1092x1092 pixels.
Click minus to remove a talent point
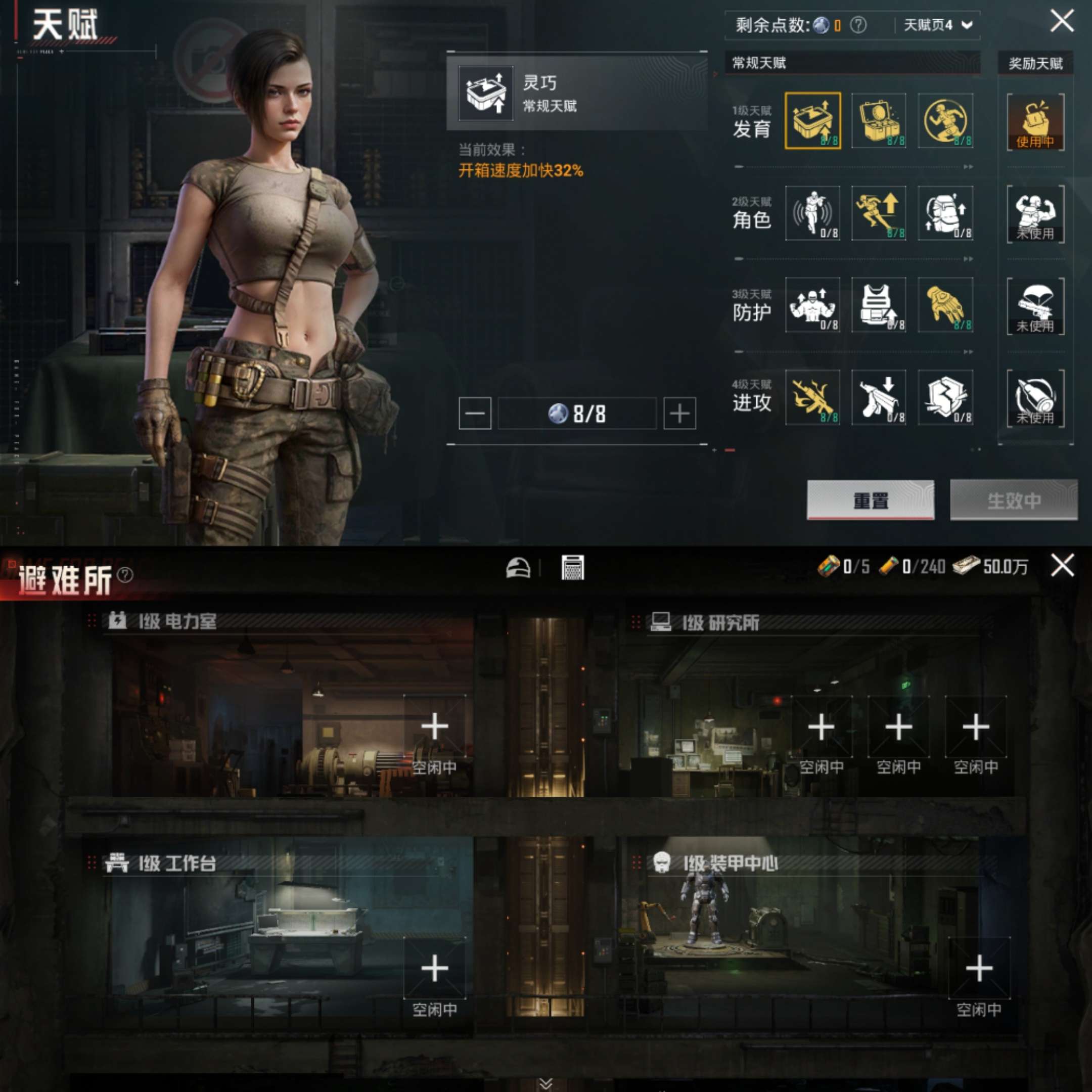click(474, 413)
